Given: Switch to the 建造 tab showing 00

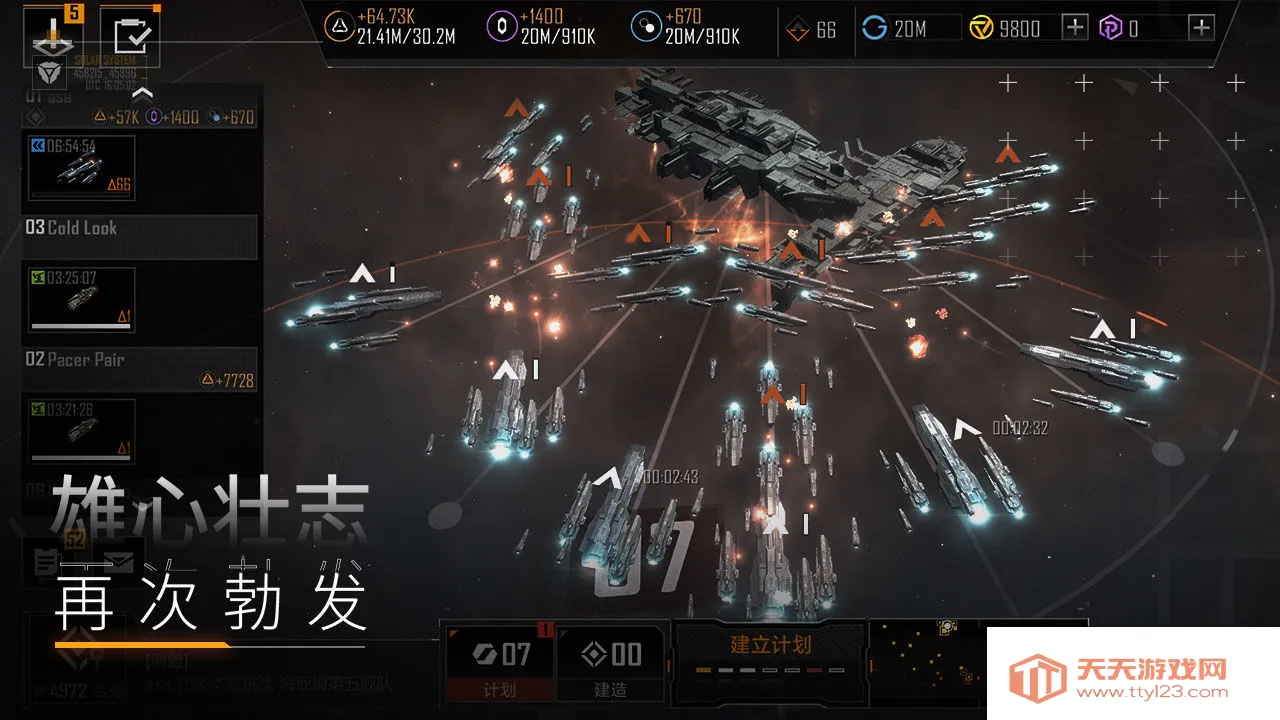Looking at the screenshot, I should [613, 660].
